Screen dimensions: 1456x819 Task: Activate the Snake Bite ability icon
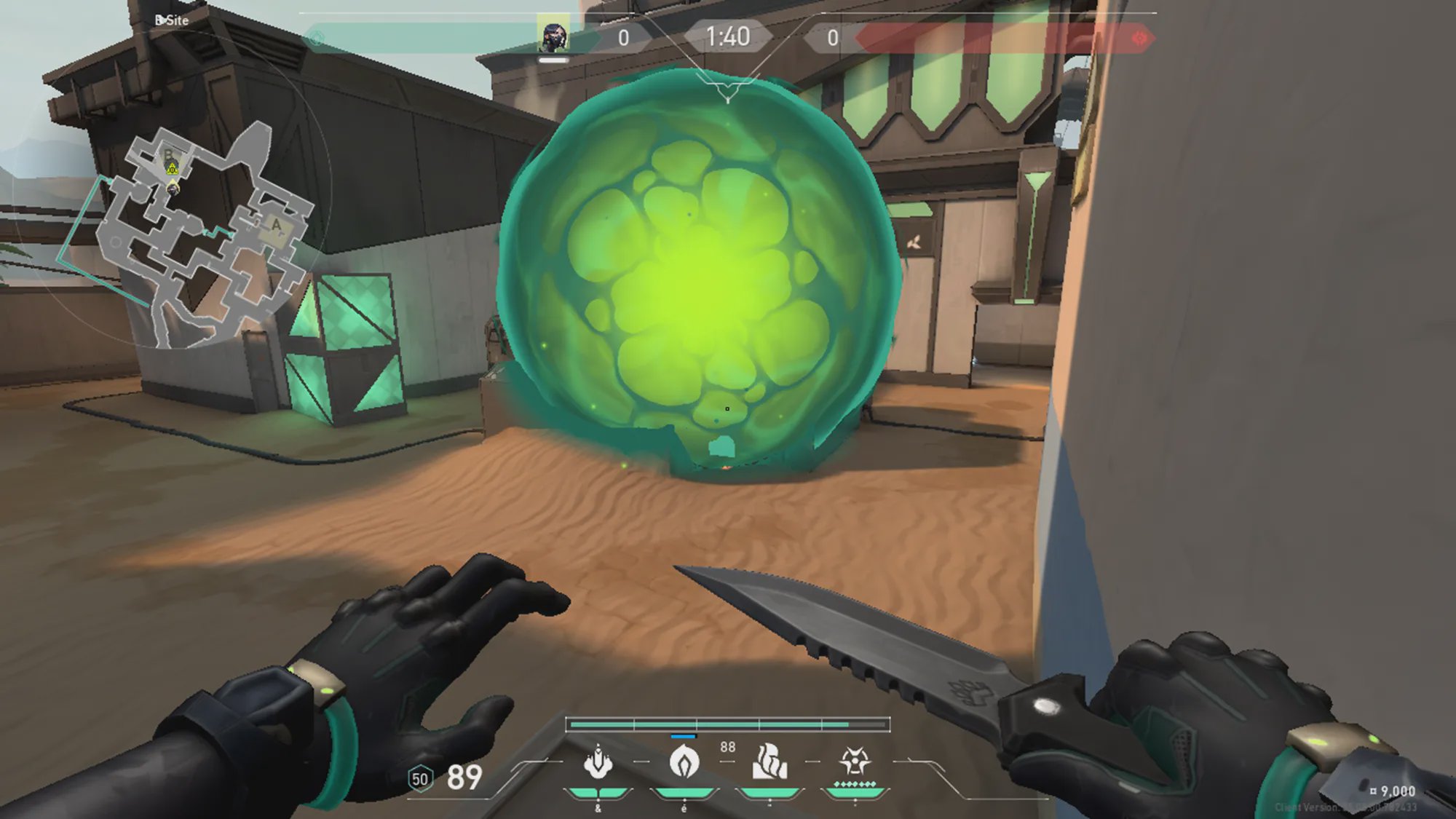(598, 762)
